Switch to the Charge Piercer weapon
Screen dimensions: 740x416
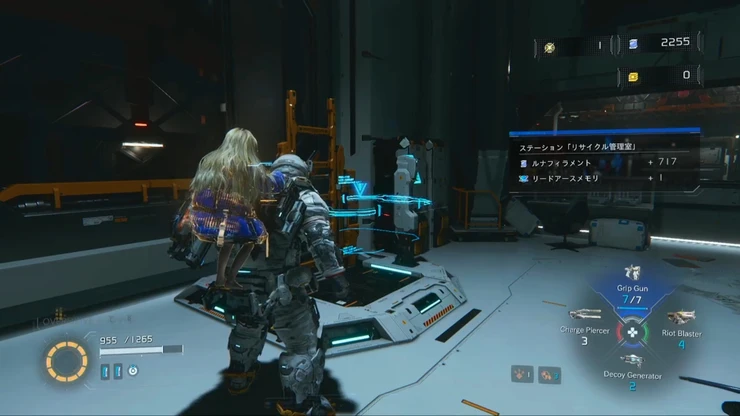tap(585, 315)
